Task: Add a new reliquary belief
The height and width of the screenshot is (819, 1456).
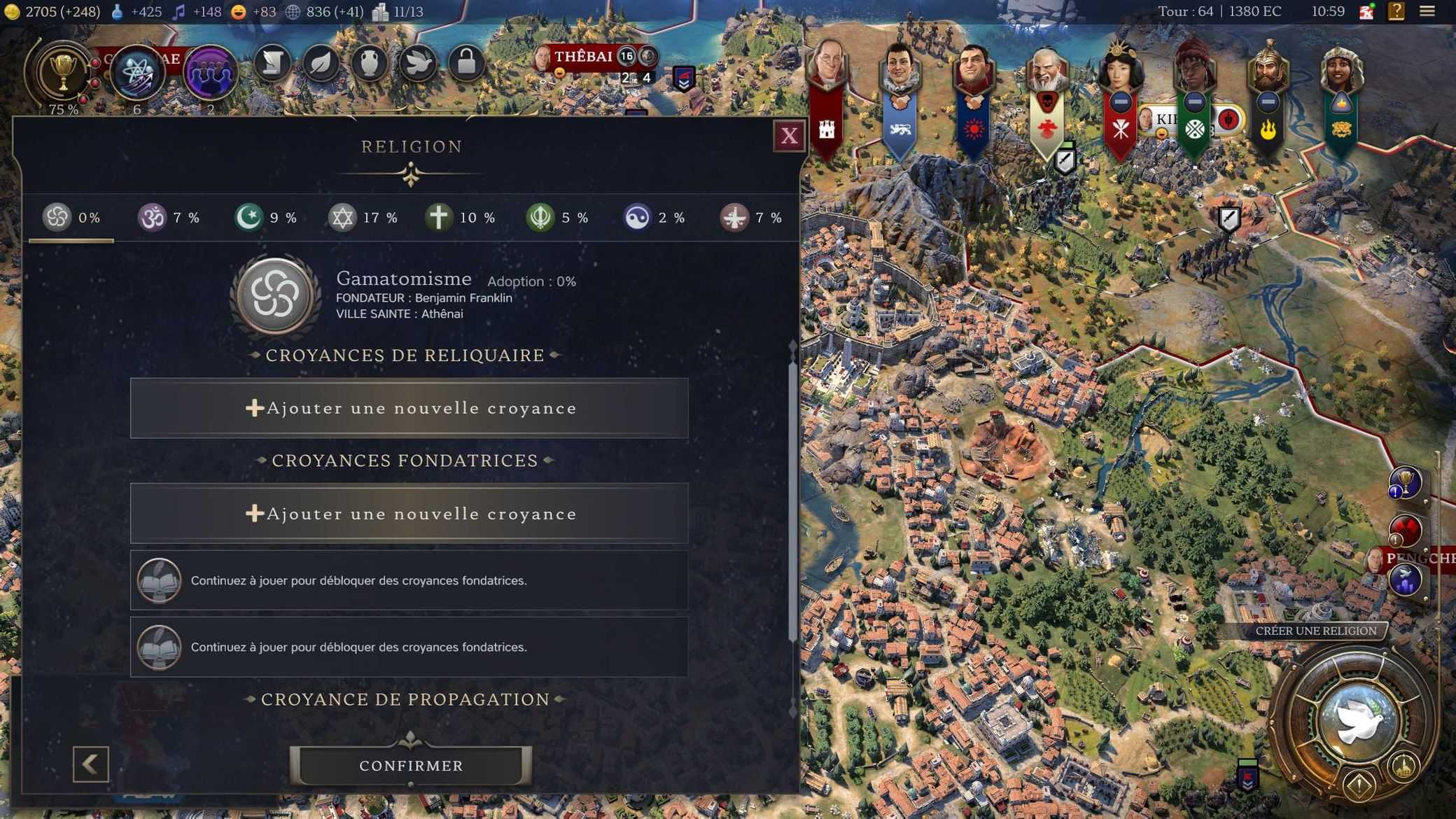Action: [x=409, y=408]
